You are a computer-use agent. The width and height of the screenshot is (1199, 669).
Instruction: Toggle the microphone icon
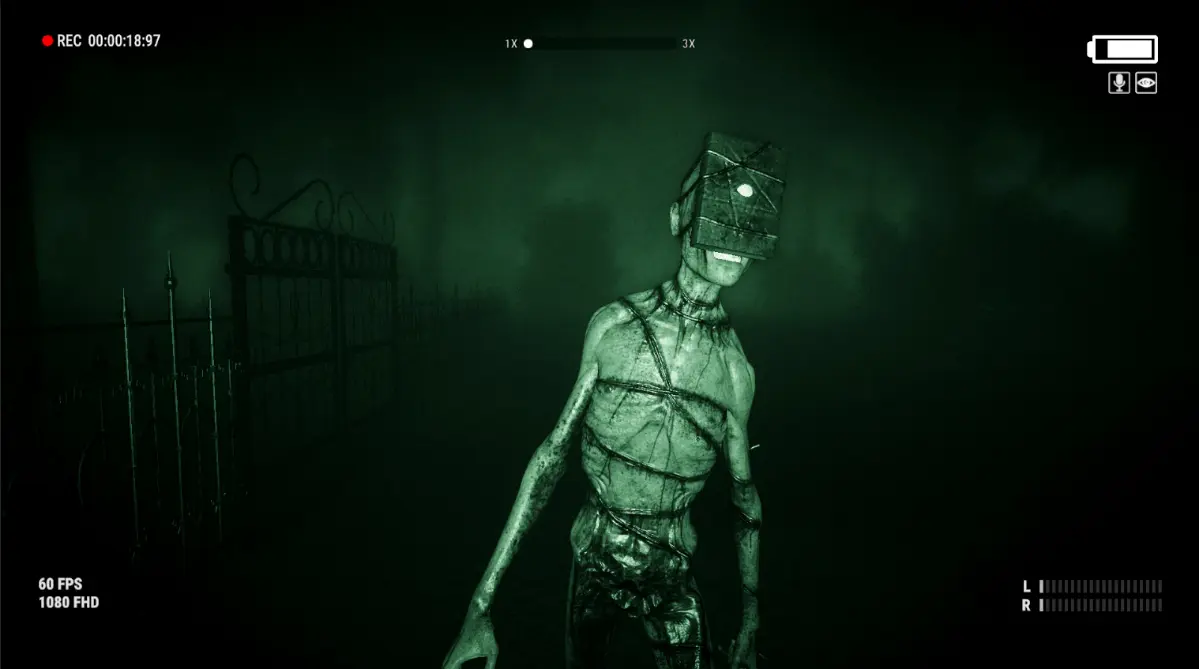tap(1119, 83)
